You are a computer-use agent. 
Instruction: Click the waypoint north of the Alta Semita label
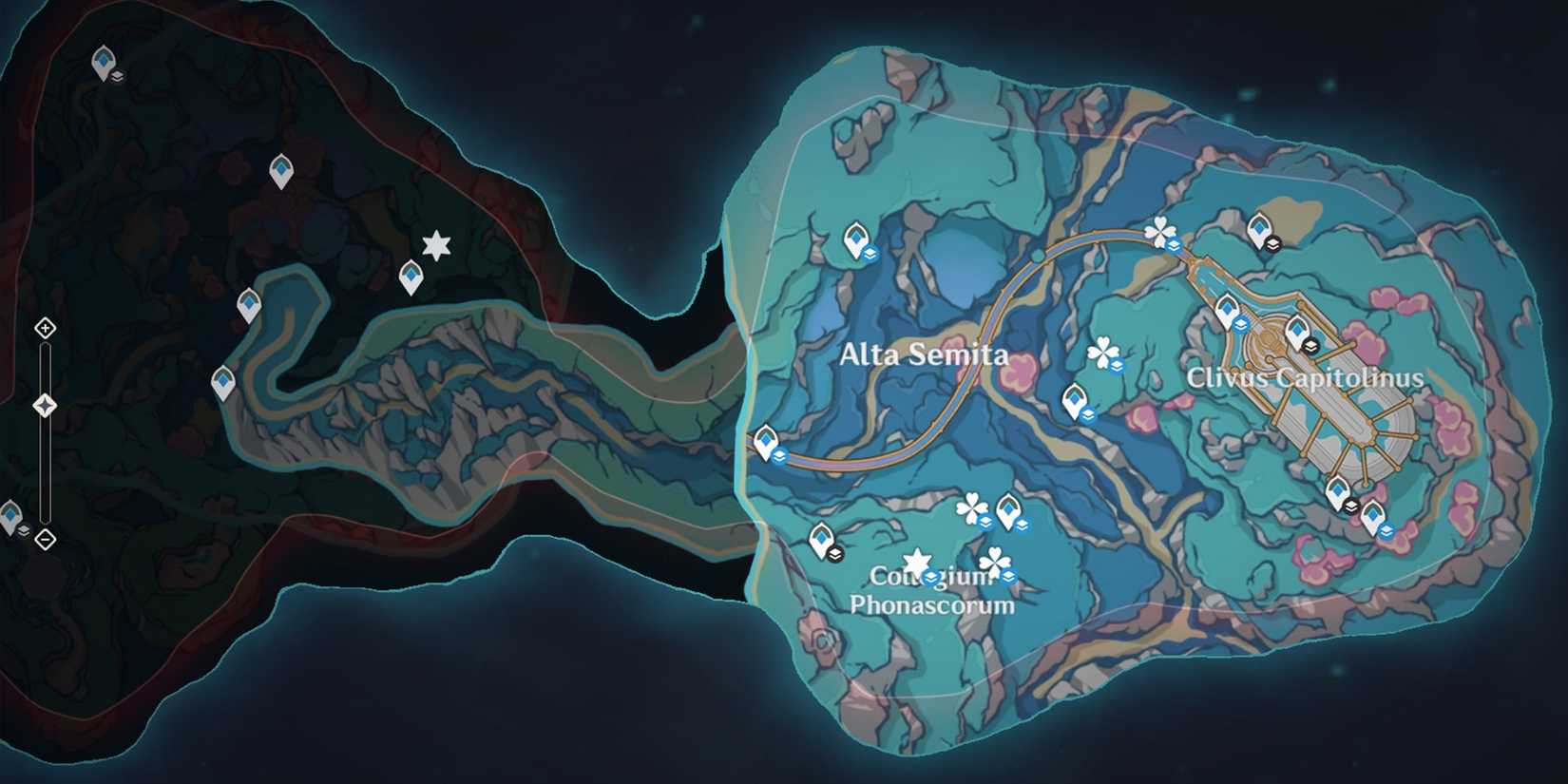pyautogui.click(x=856, y=236)
